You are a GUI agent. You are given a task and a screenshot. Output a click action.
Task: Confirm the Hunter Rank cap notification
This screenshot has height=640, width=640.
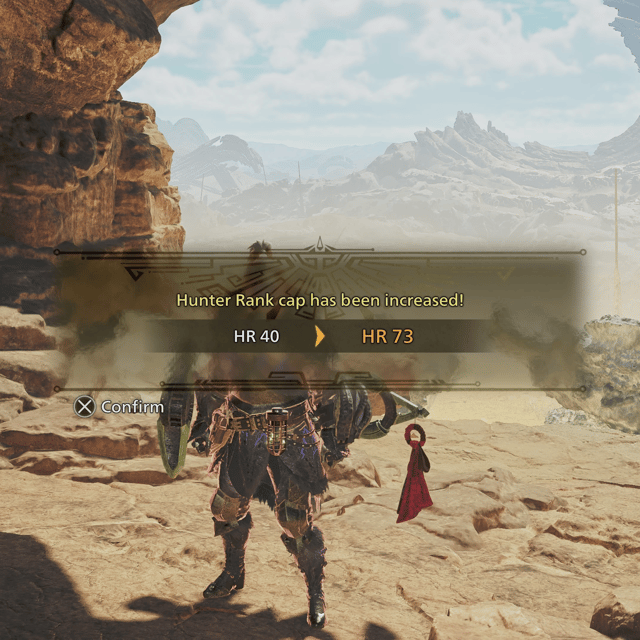119,407
